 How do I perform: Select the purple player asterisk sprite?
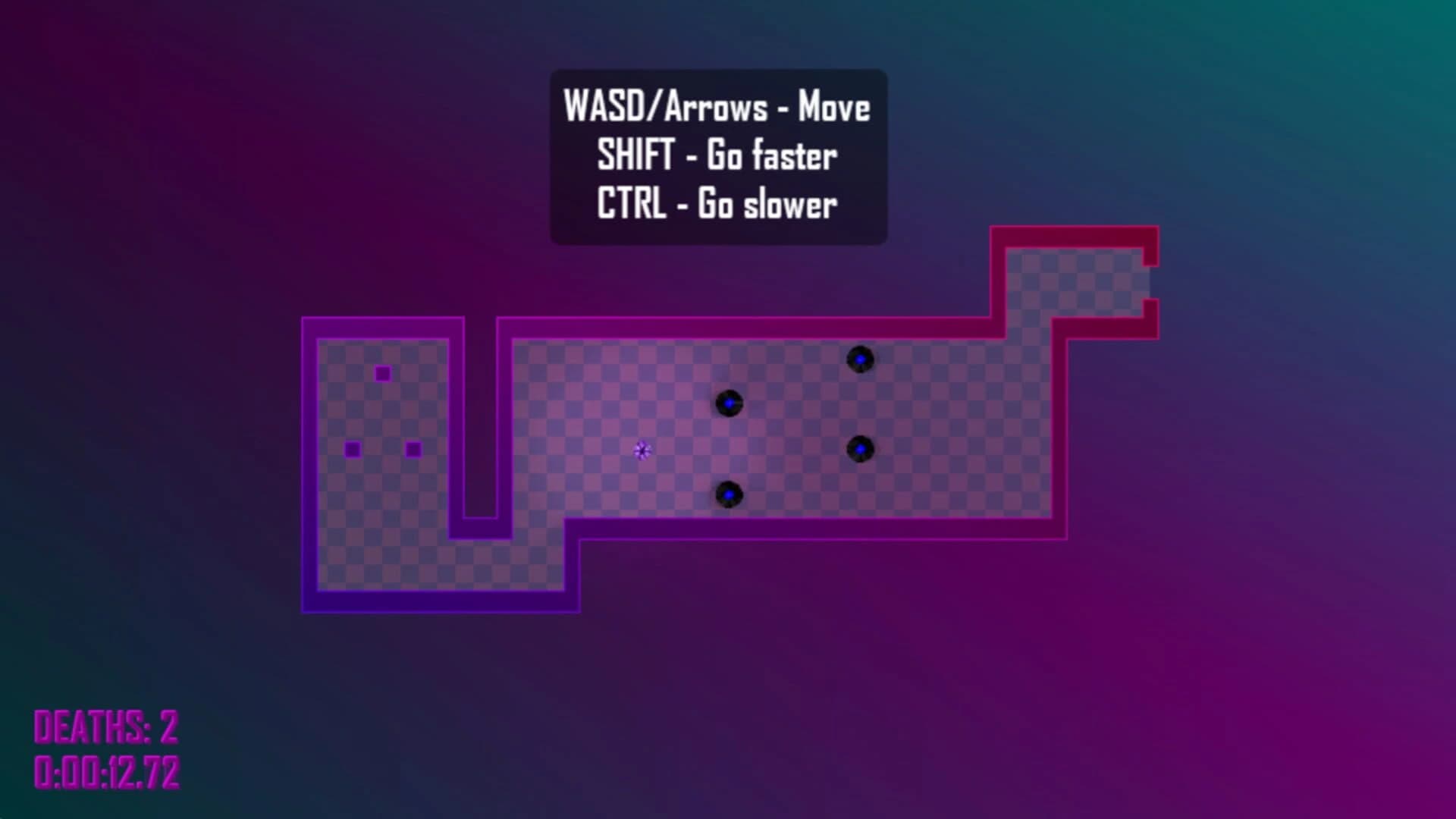[642, 450]
